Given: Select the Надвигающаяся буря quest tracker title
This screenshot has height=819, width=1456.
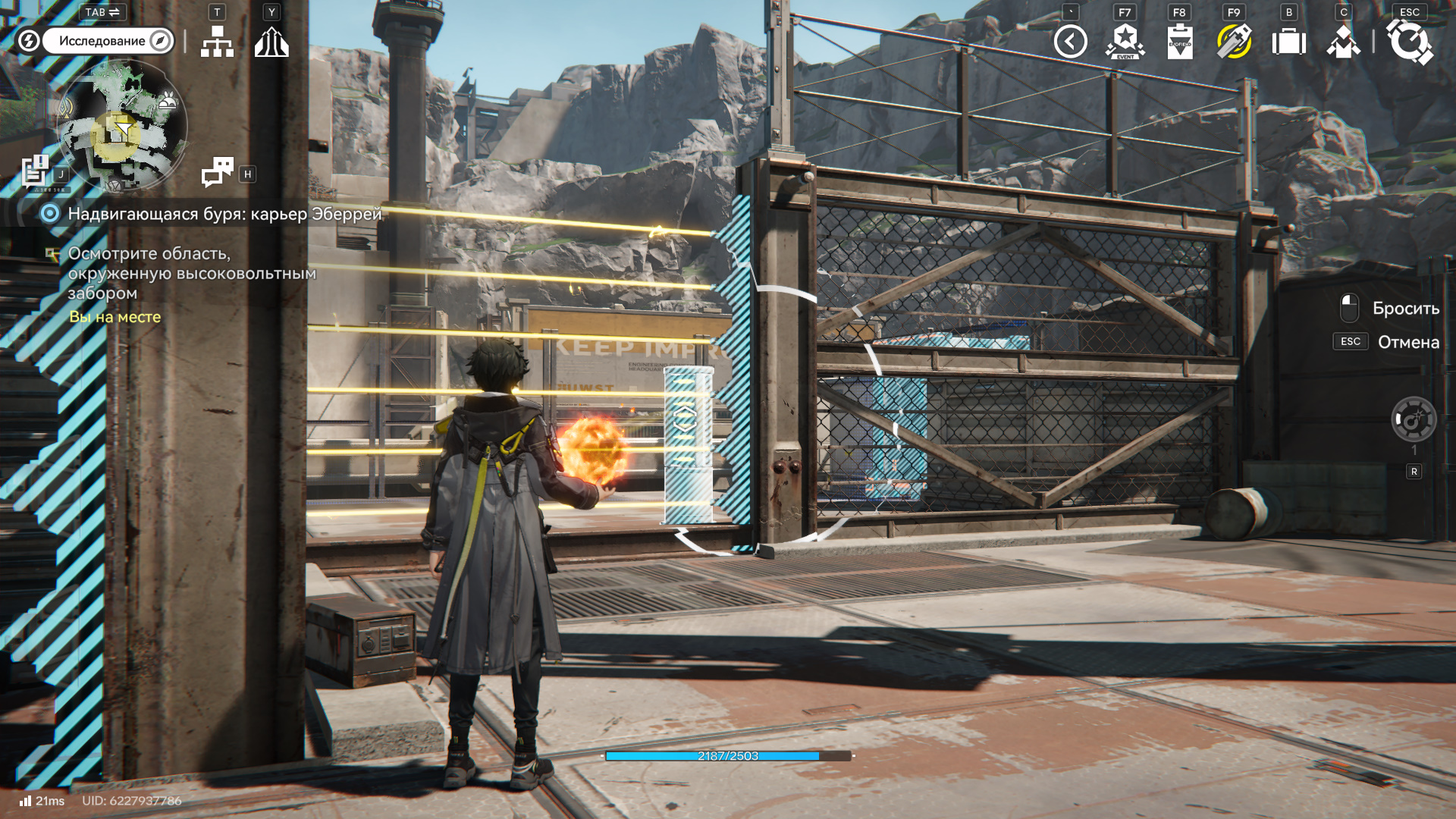Looking at the screenshot, I should (x=224, y=214).
